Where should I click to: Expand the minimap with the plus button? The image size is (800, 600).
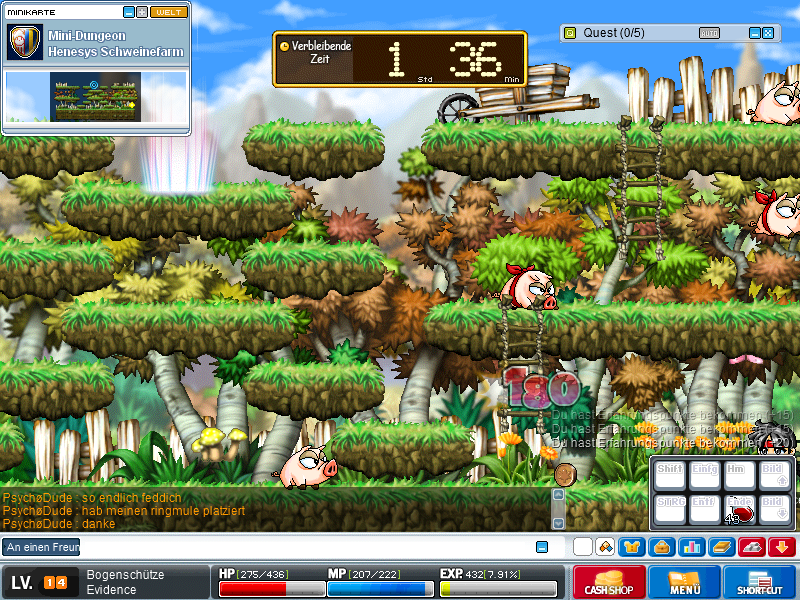coord(142,12)
